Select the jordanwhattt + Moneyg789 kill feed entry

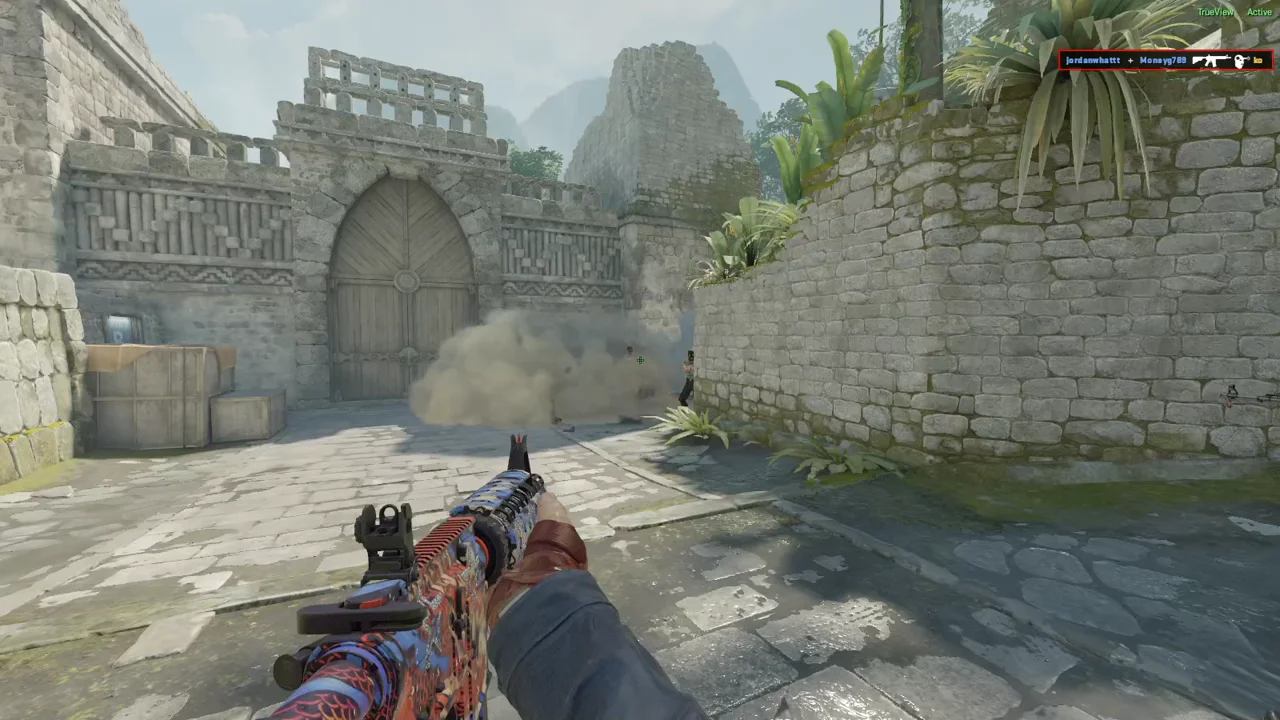click(x=1165, y=61)
